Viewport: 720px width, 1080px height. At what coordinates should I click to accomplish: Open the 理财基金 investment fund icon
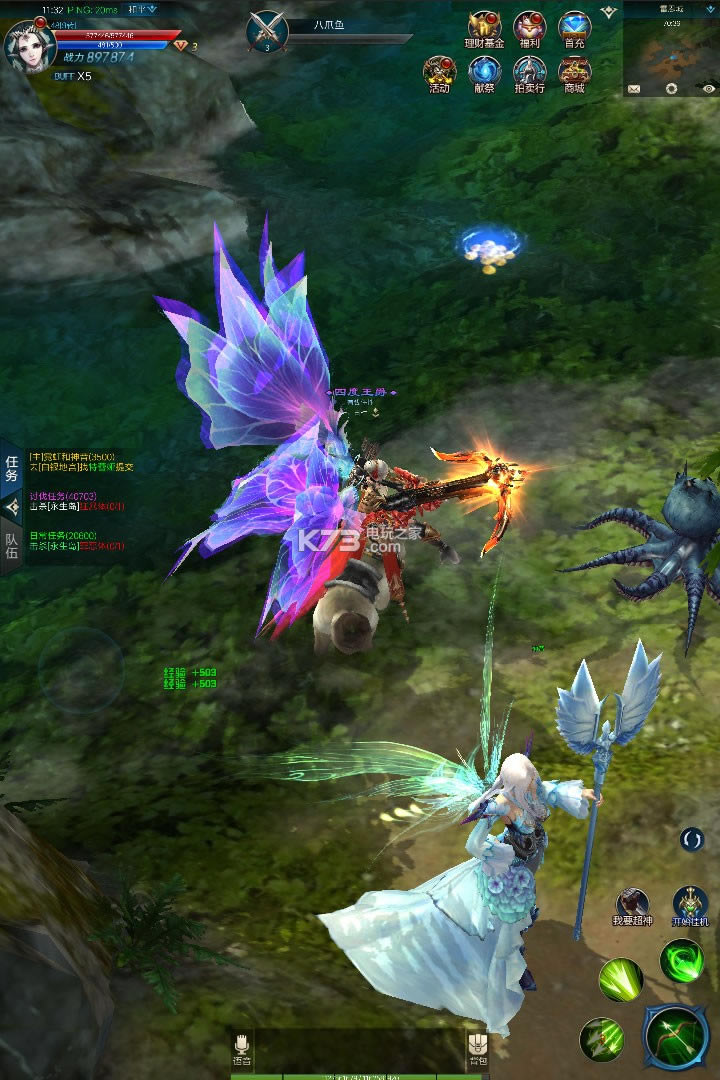coord(485,29)
